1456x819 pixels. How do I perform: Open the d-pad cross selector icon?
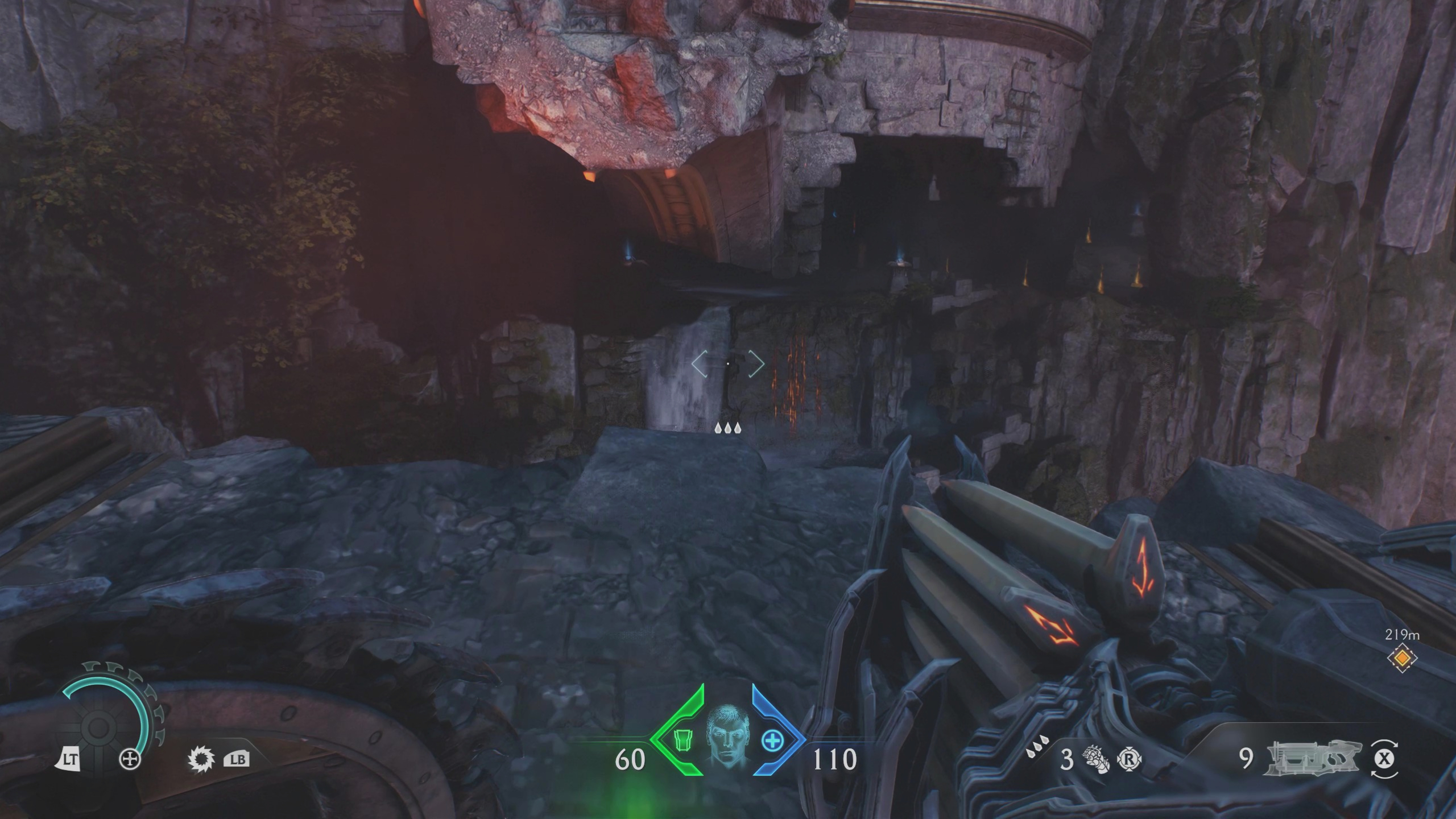tap(129, 760)
